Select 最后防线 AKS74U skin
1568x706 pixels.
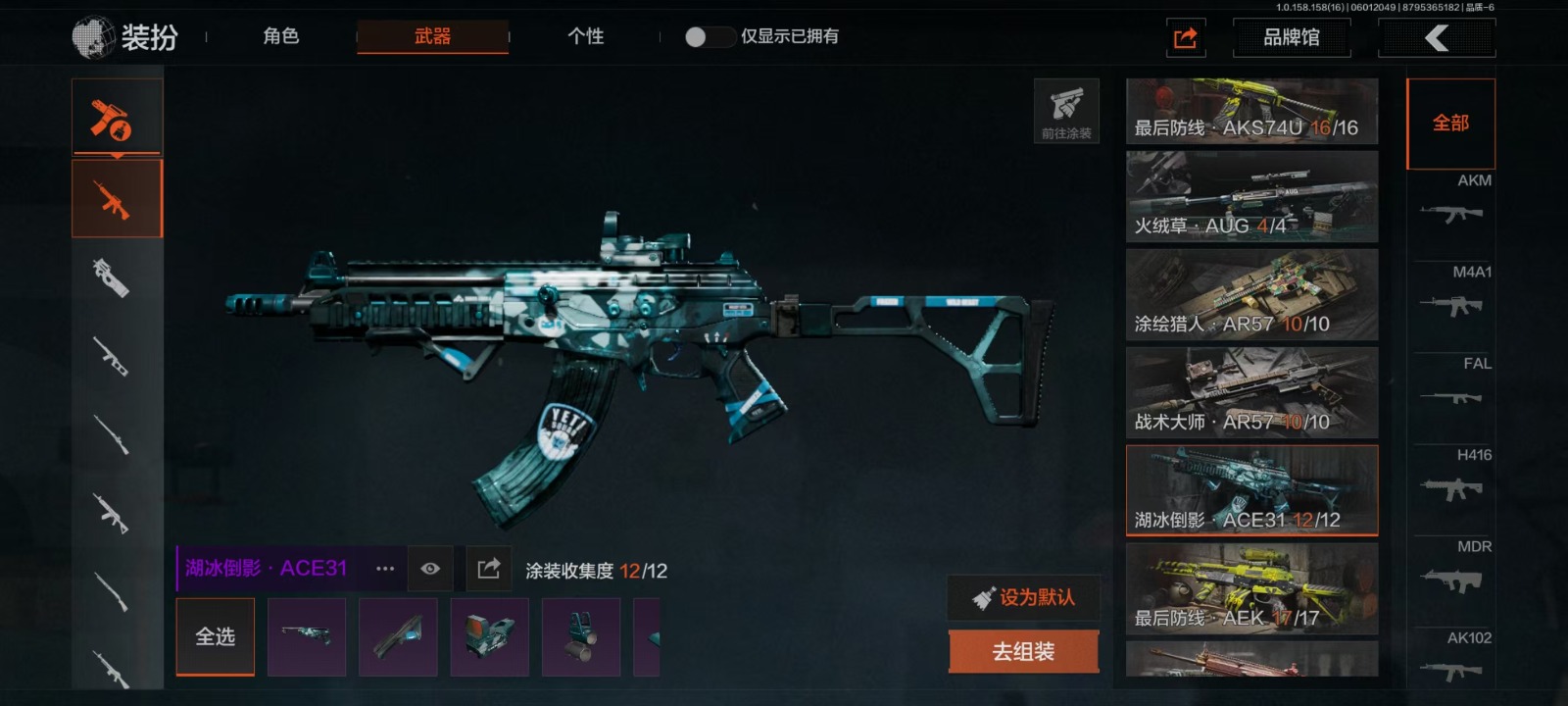click(x=1251, y=112)
